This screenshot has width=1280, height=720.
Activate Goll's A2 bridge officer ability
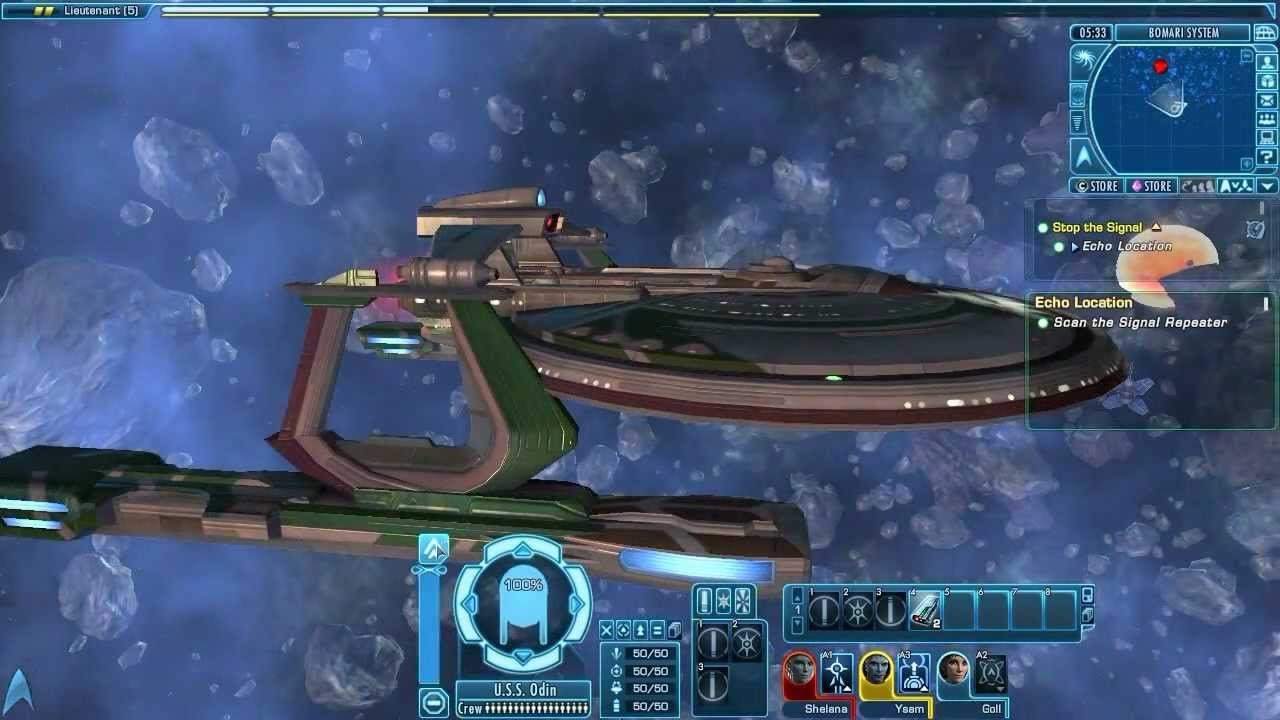pos(990,673)
